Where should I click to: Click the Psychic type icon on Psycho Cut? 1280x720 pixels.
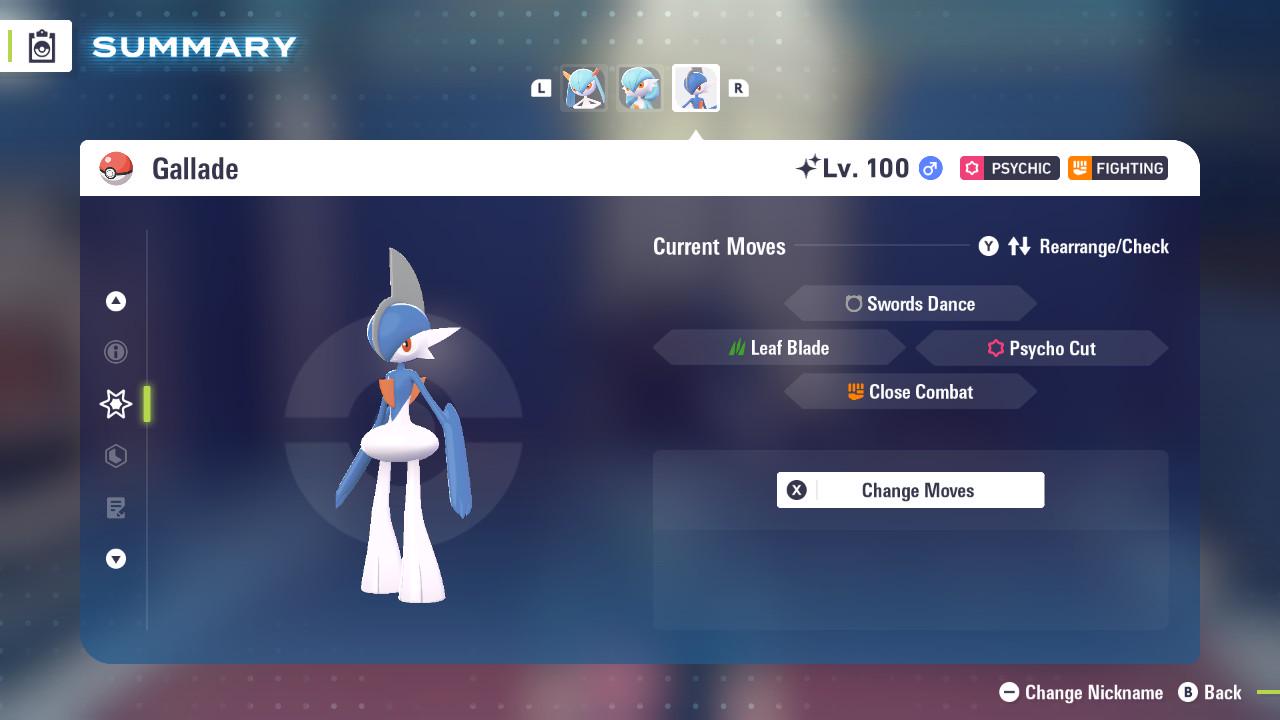click(x=1000, y=348)
